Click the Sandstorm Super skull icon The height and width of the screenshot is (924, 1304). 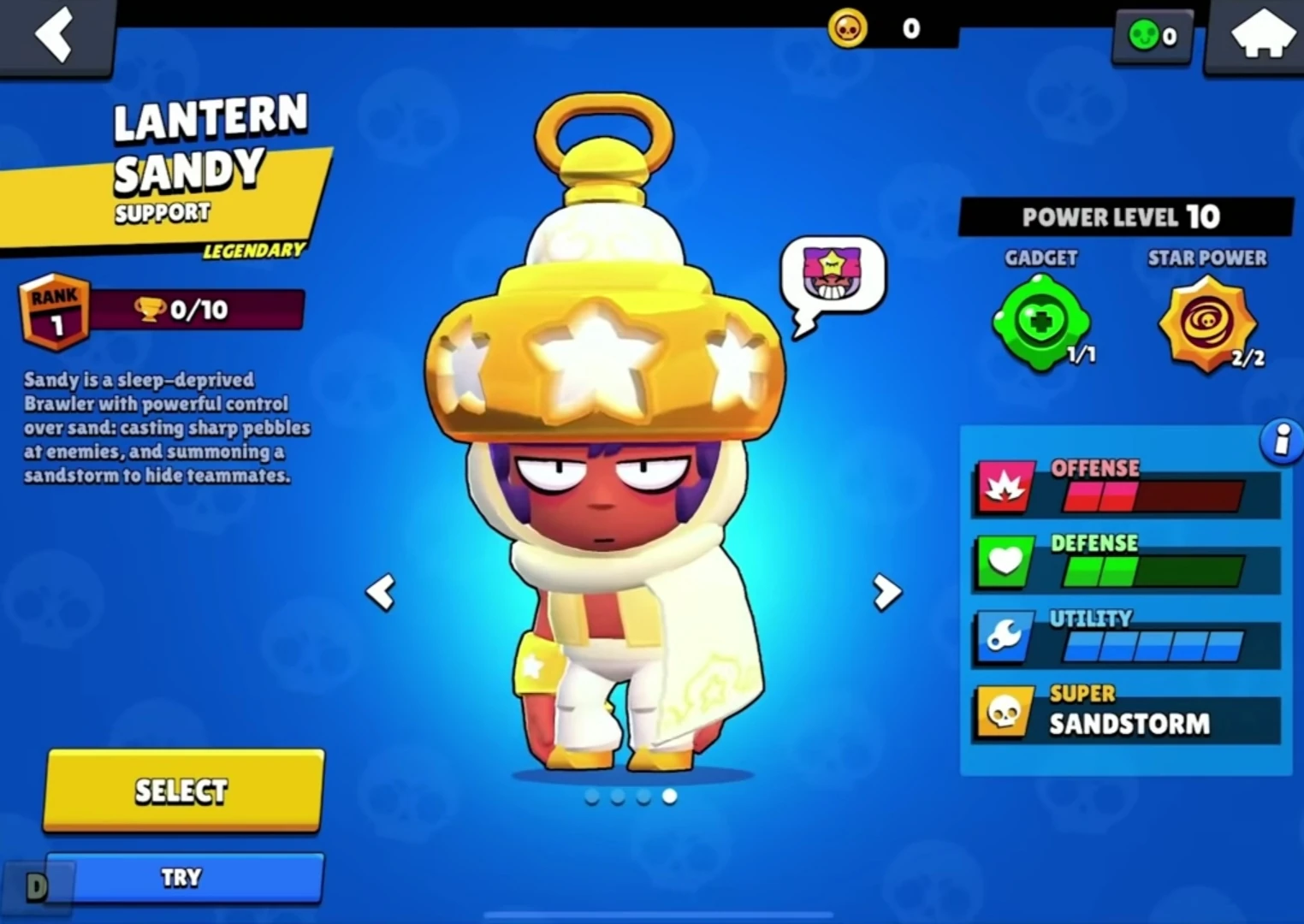click(1005, 711)
